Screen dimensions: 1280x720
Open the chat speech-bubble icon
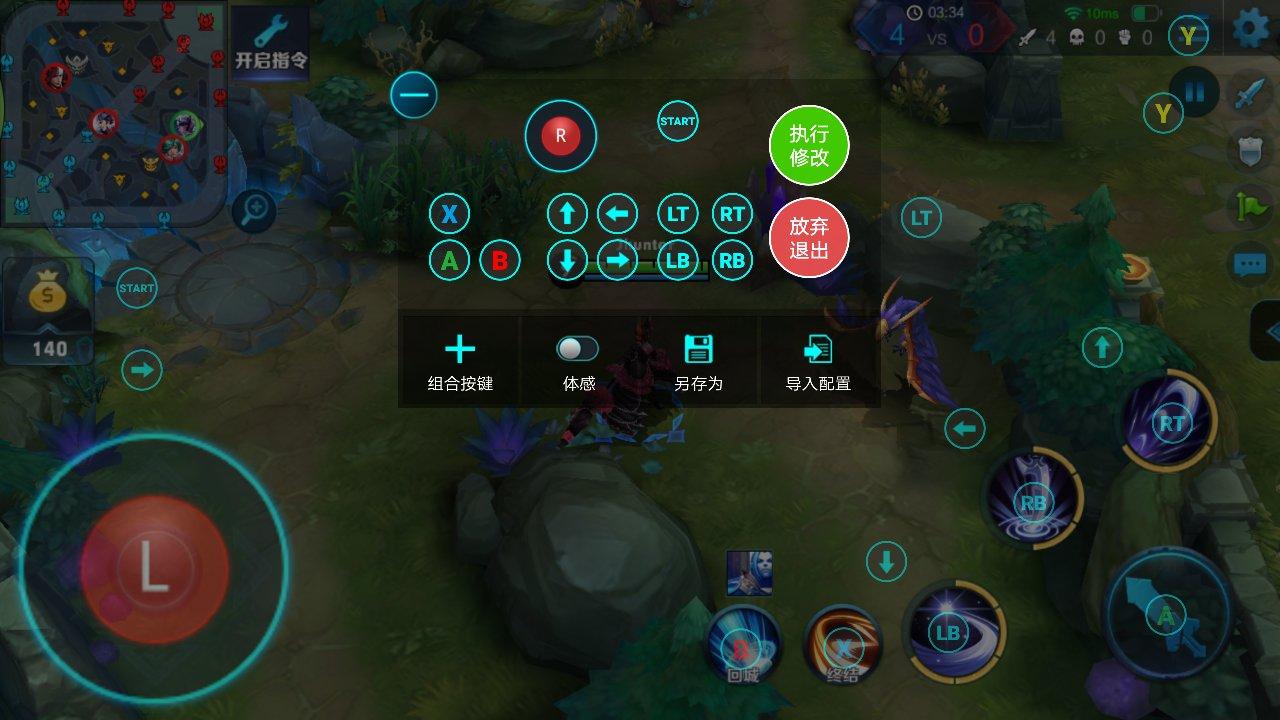(x=1249, y=264)
